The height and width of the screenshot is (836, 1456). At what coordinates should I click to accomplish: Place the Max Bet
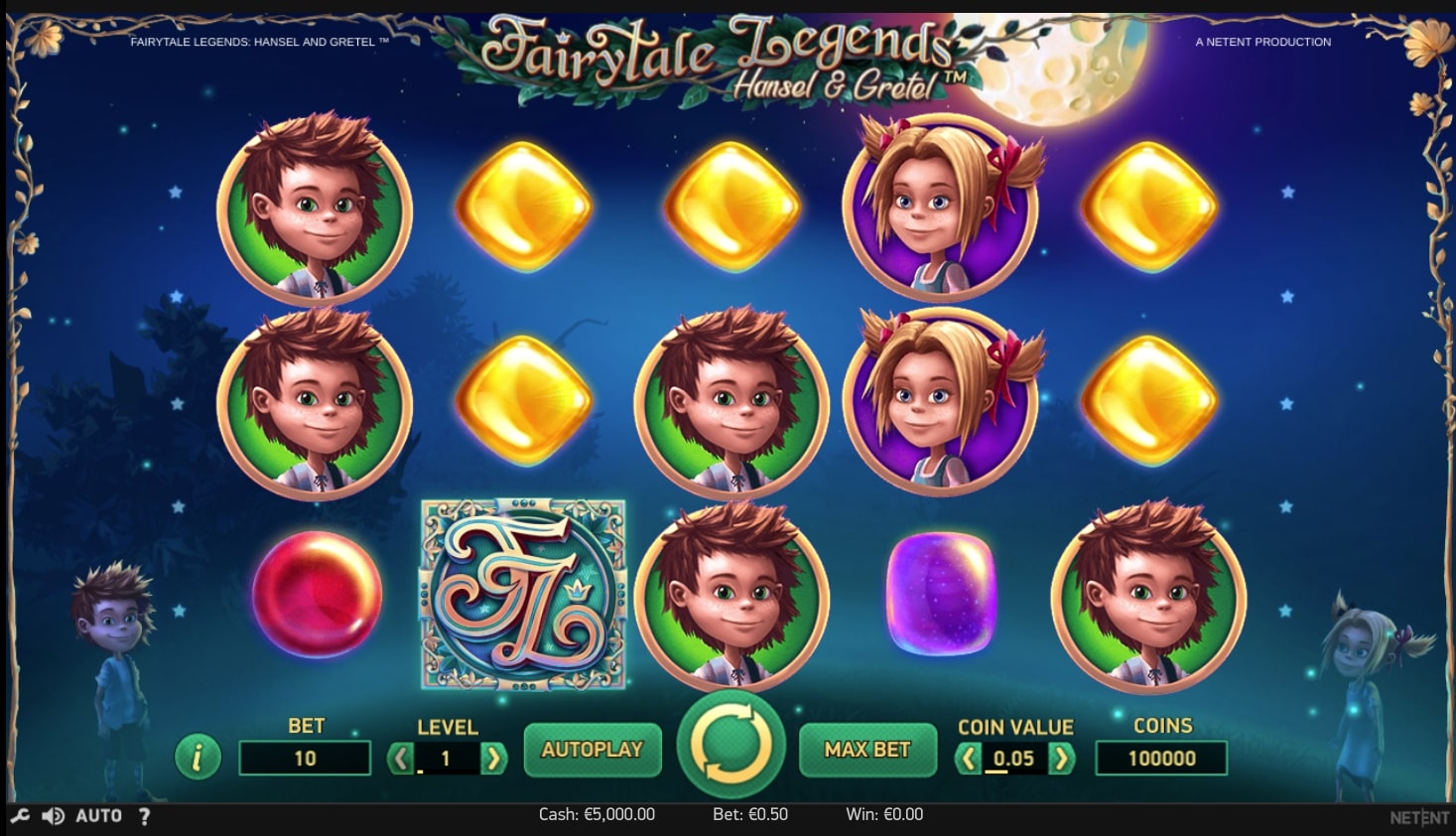pos(866,750)
